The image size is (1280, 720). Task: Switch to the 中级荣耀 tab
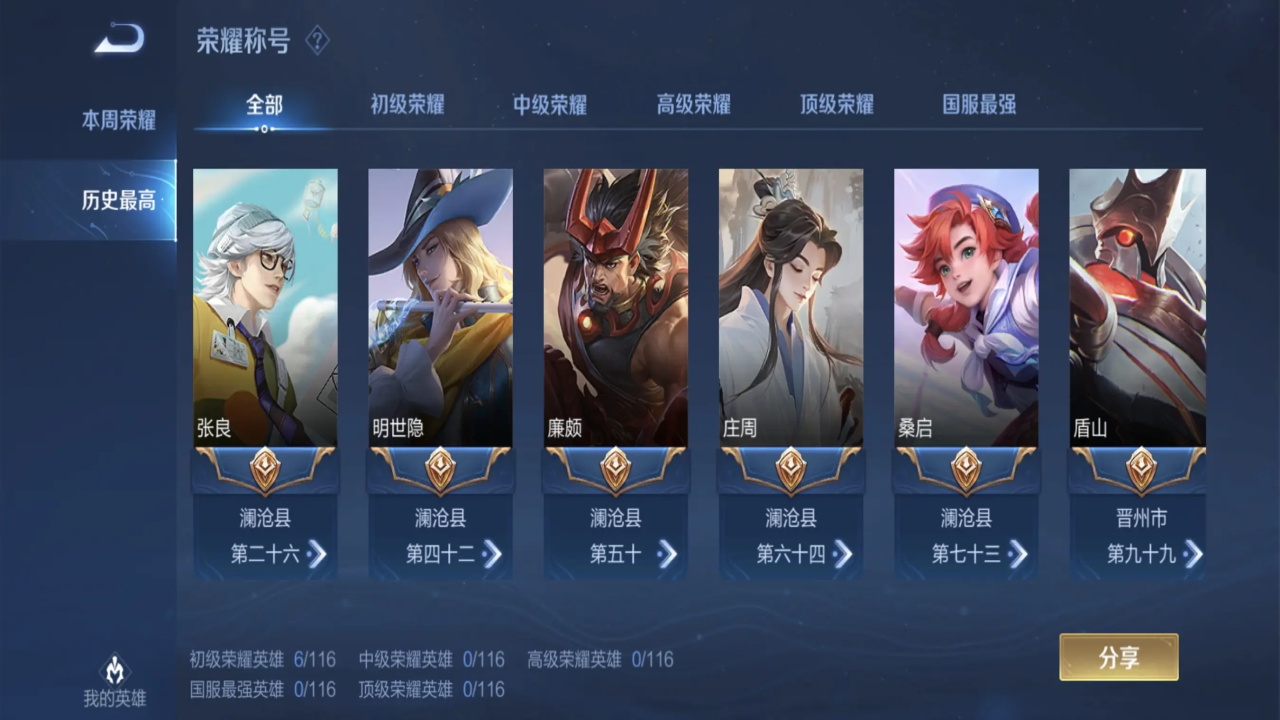tap(550, 105)
